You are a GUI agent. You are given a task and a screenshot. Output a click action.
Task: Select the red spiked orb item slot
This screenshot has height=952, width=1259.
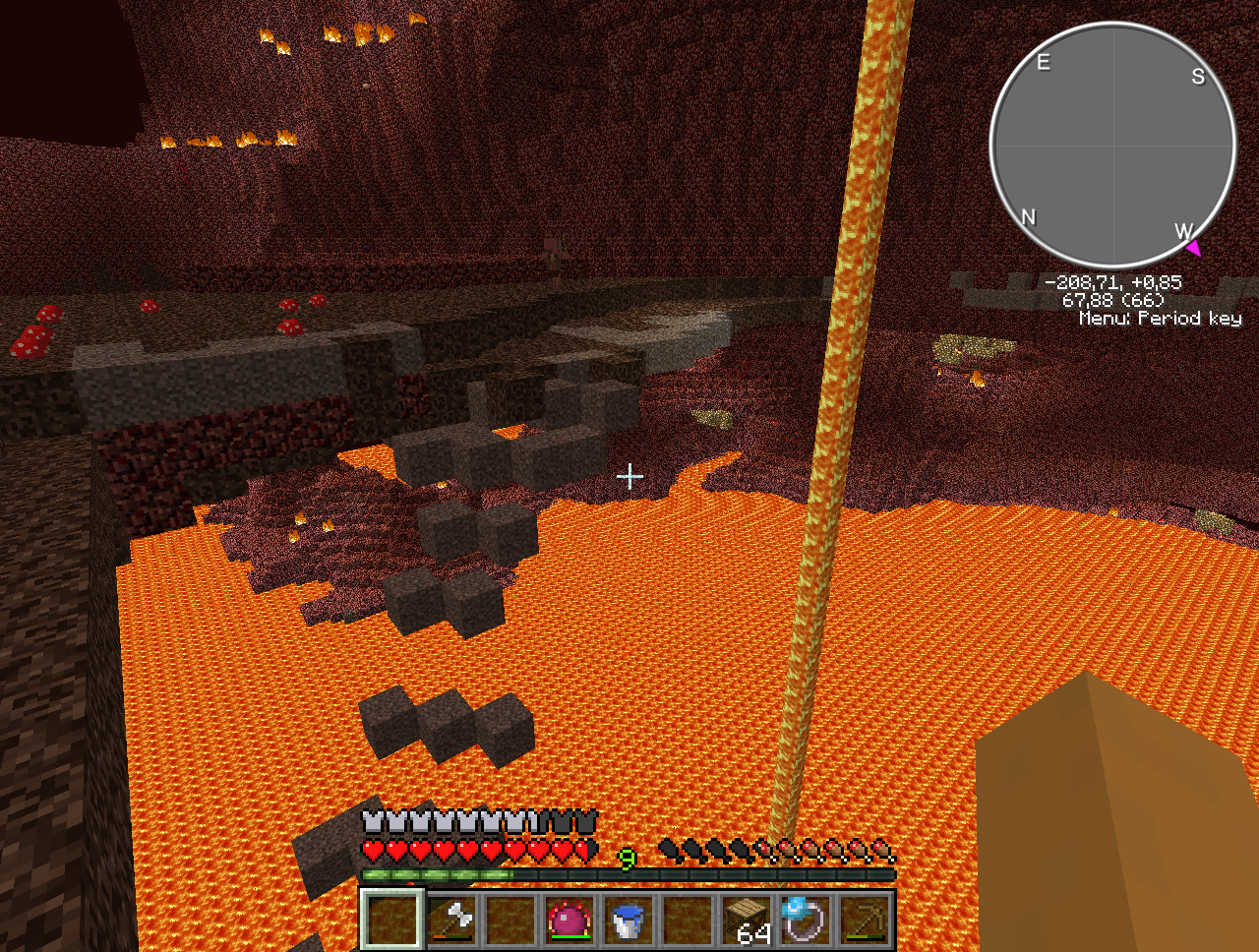569,920
